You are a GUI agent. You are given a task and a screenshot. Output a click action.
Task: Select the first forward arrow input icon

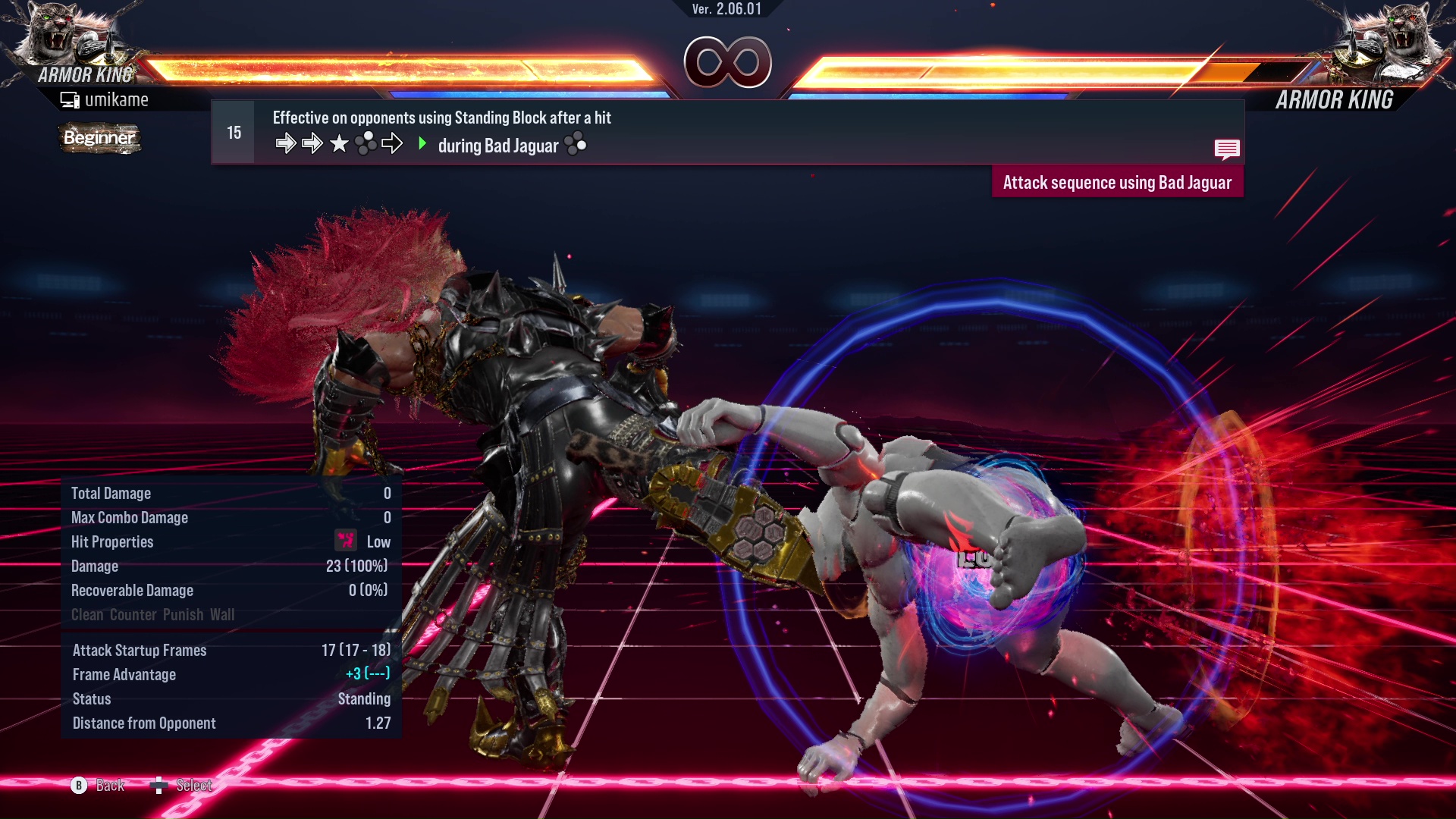(286, 143)
